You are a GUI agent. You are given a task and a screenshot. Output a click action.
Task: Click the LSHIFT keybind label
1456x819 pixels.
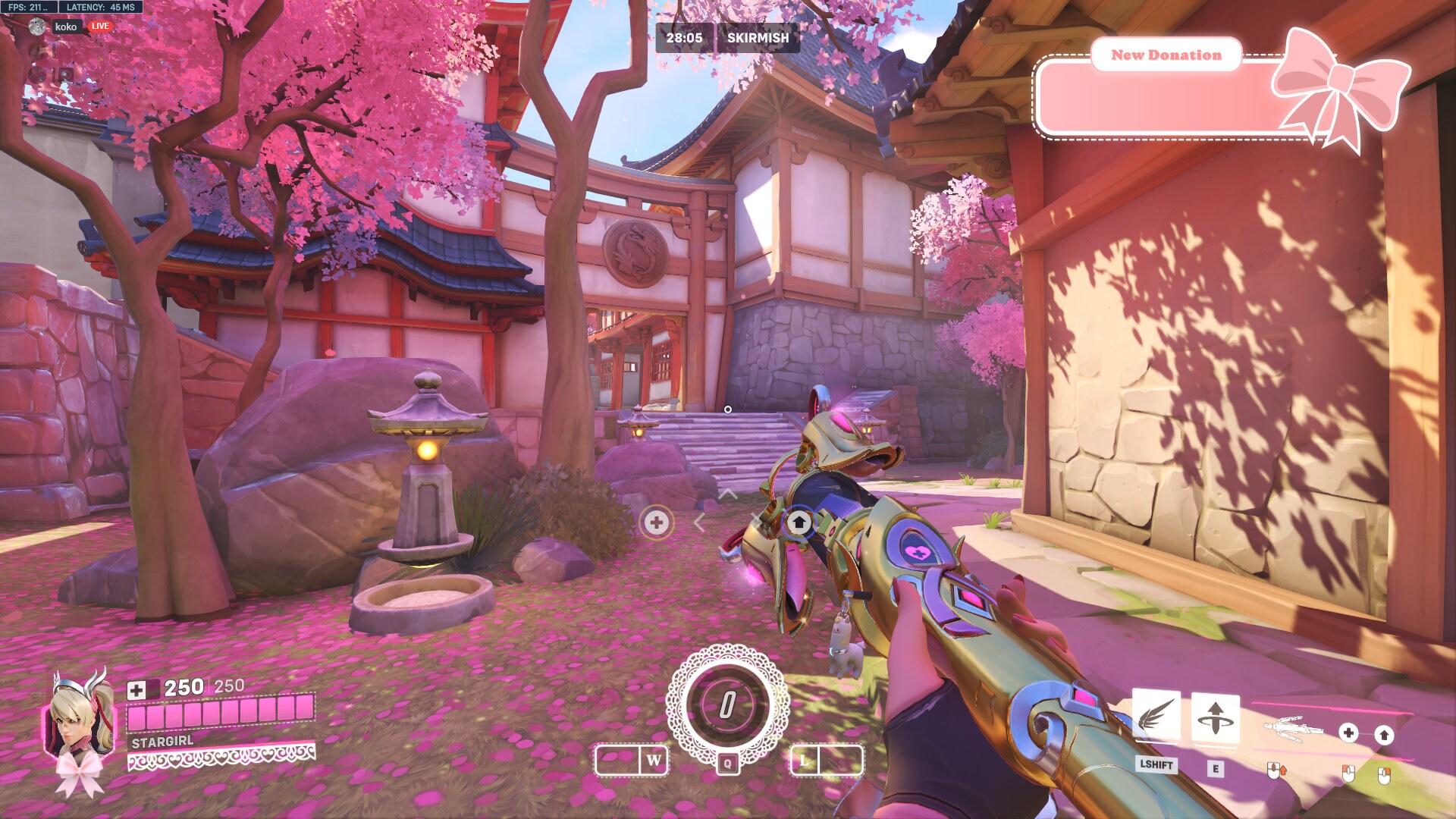point(1156,766)
